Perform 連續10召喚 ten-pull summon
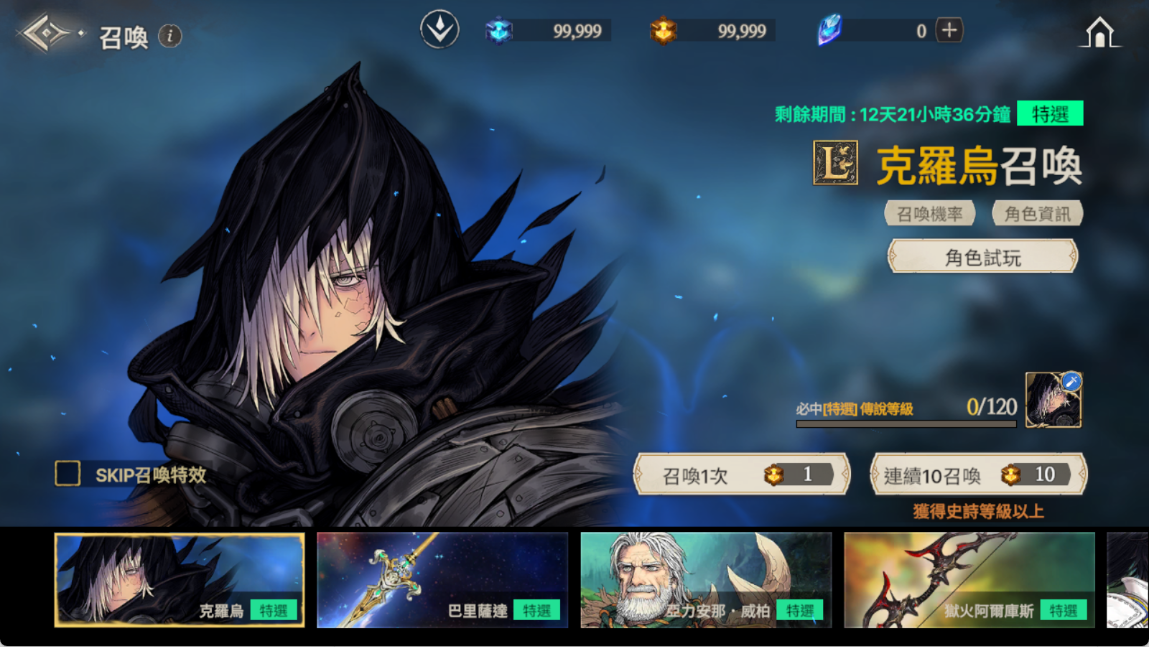1149x647 pixels. pos(978,475)
